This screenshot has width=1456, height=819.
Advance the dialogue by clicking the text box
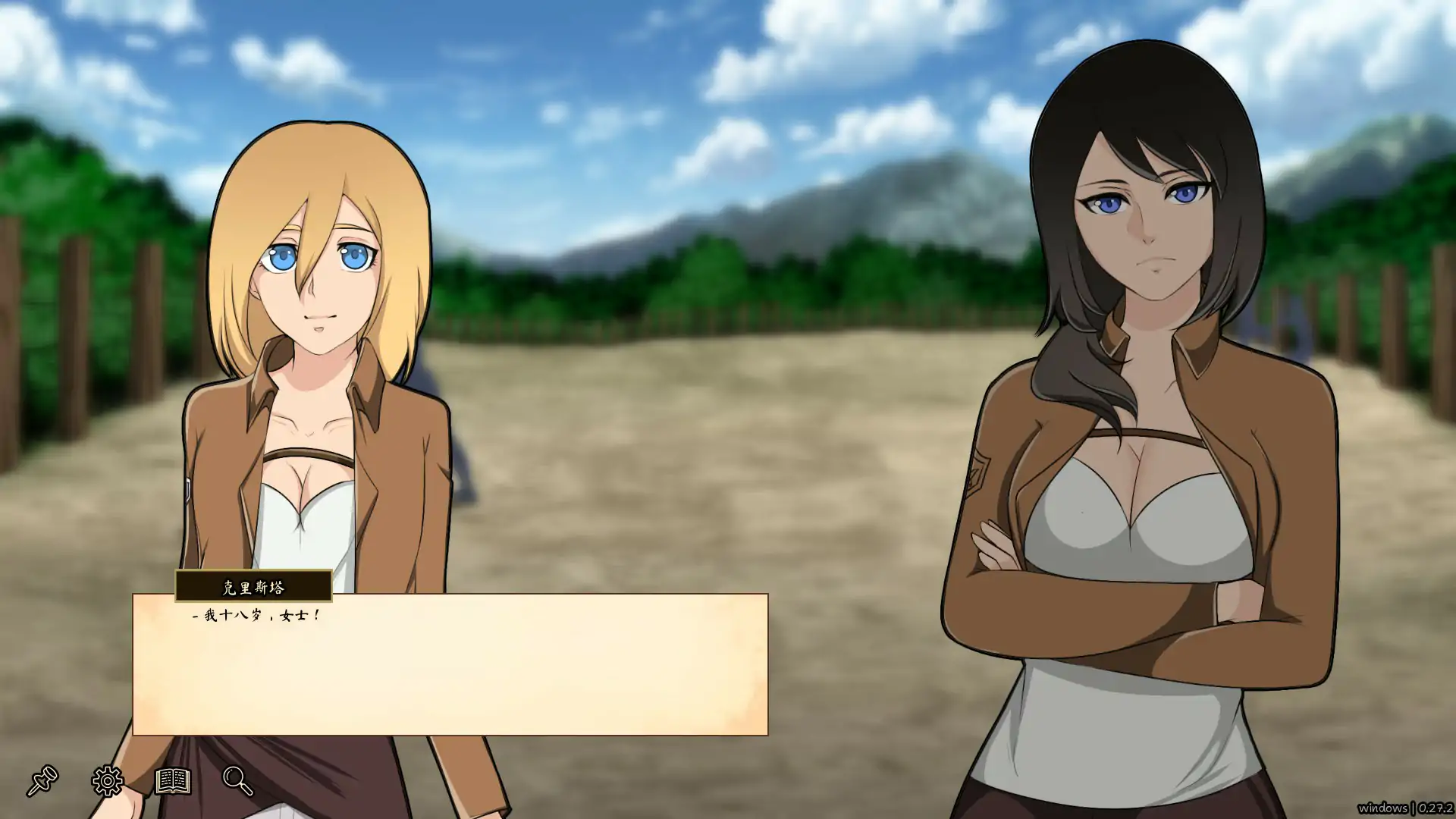pyautogui.click(x=450, y=664)
